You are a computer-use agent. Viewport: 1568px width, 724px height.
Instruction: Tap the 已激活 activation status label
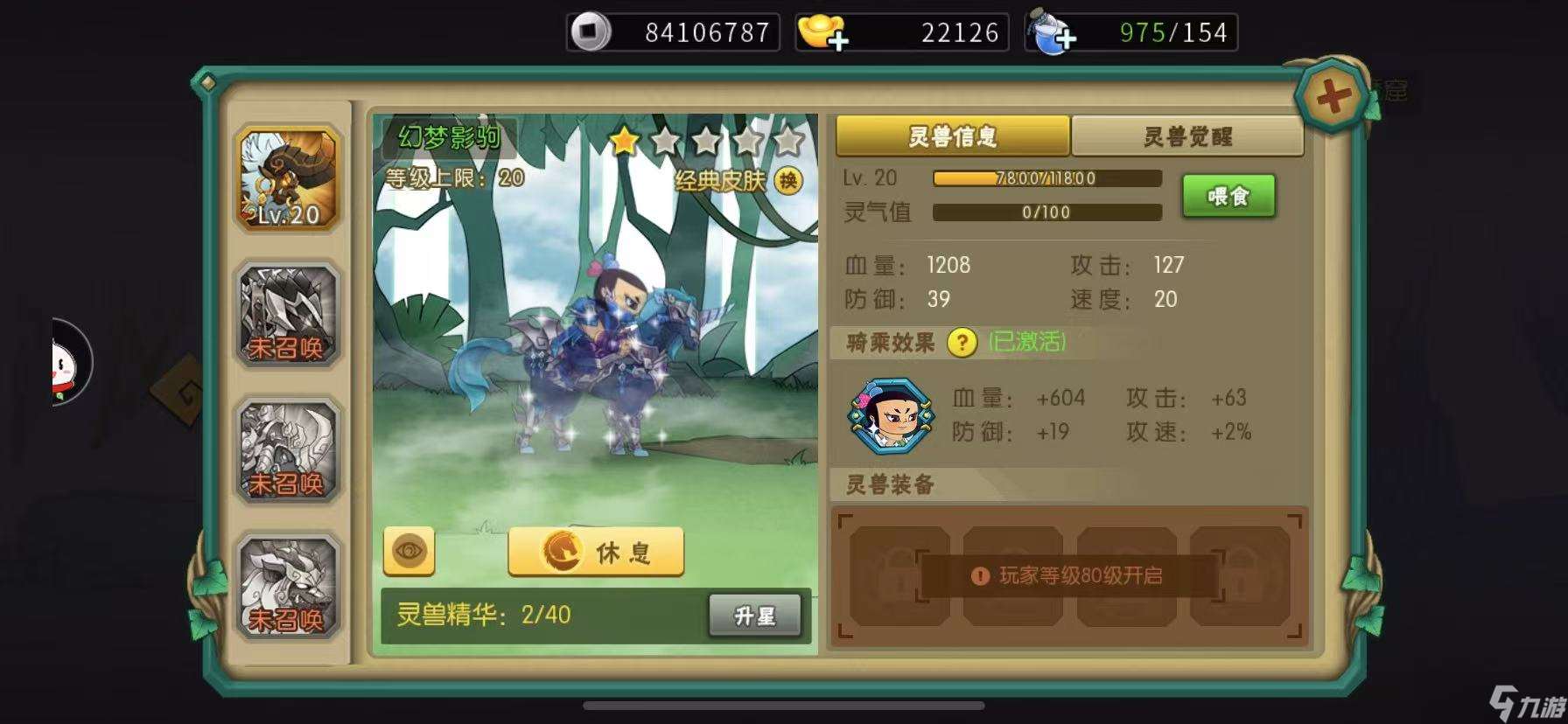(x=1024, y=343)
